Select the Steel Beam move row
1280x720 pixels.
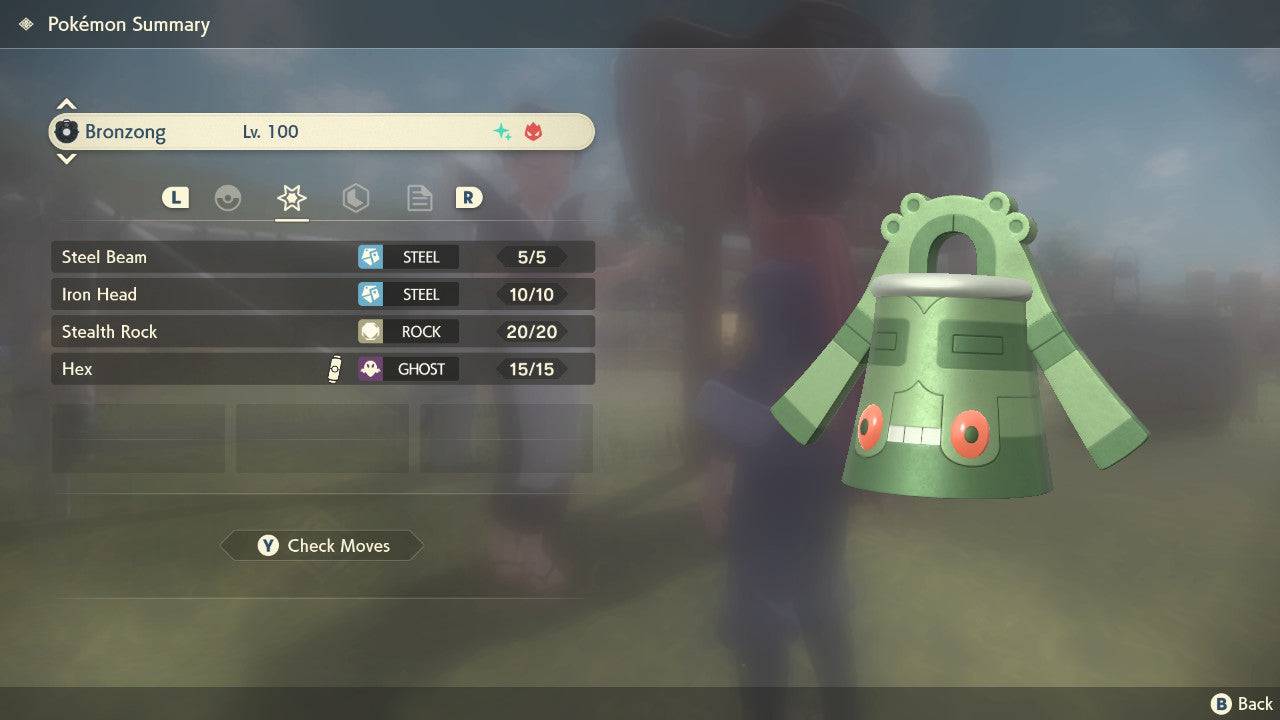322,257
